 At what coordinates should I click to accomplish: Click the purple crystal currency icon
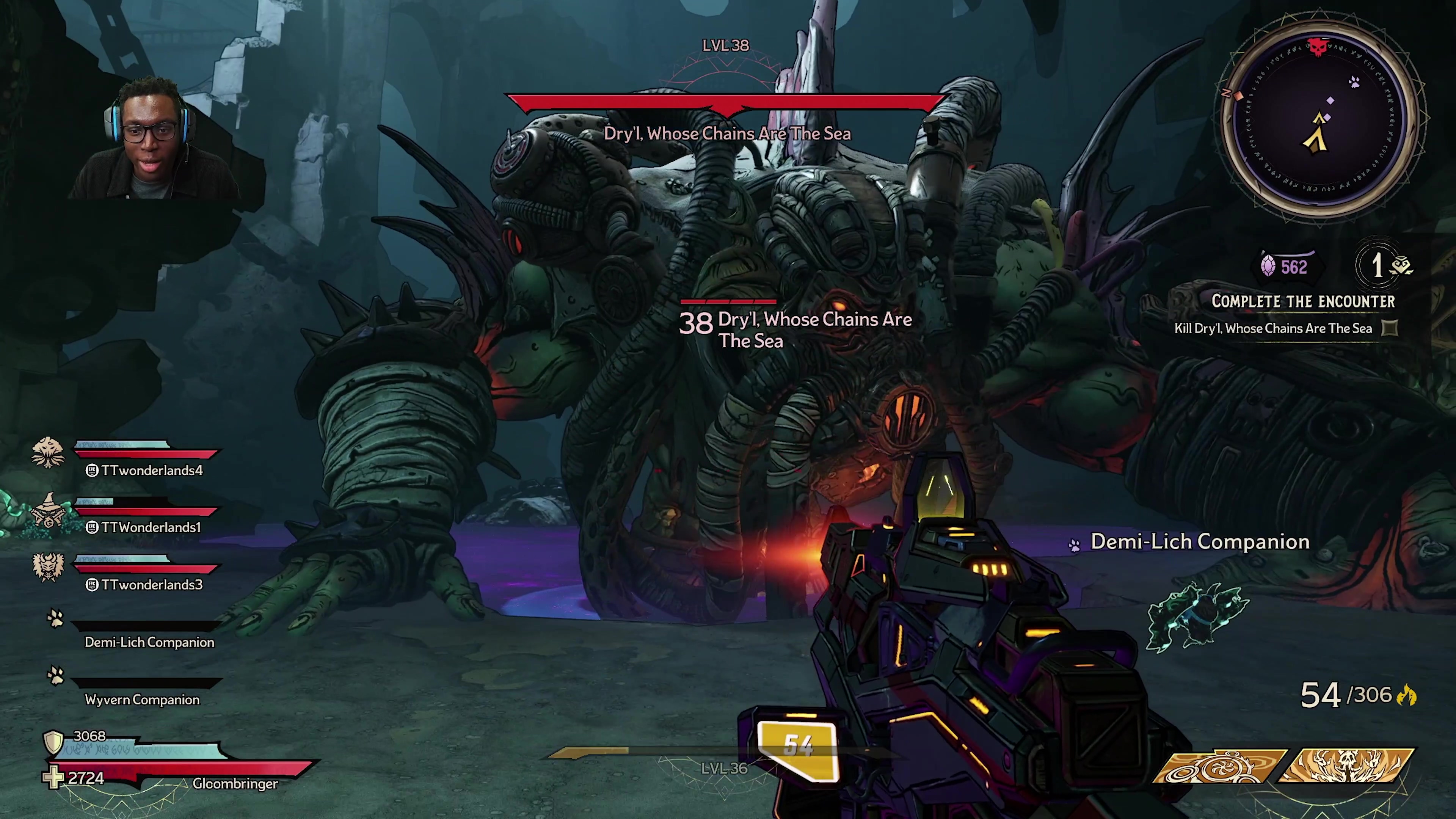pos(1268,266)
